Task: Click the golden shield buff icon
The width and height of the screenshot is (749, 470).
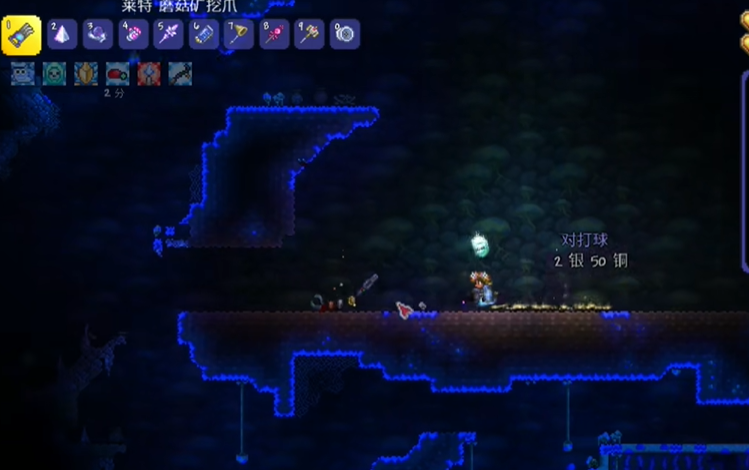Action: point(86,74)
